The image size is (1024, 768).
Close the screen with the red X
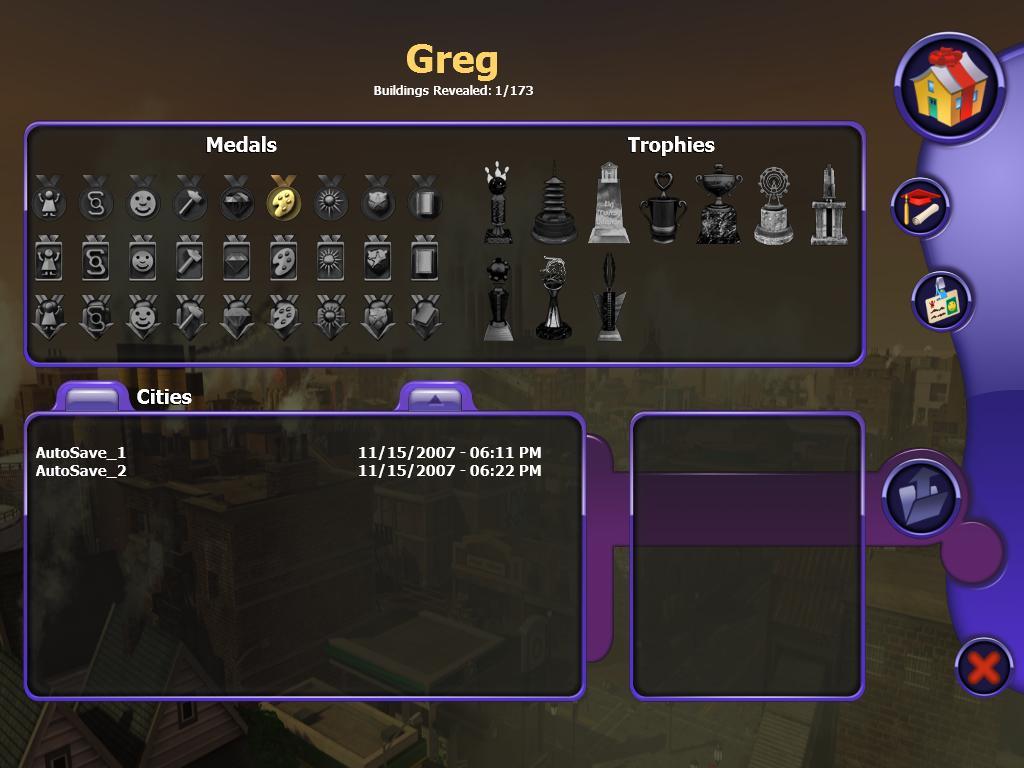coord(983,667)
